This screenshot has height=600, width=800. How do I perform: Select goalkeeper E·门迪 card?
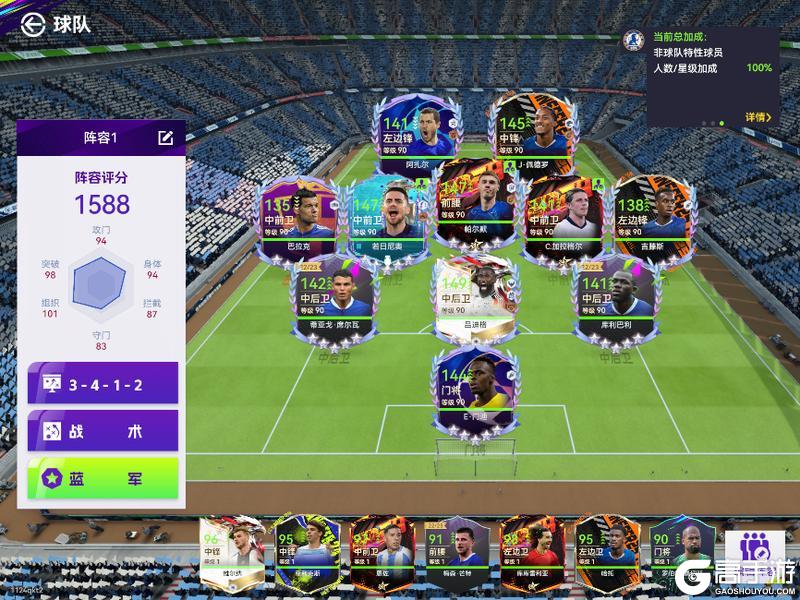coord(474,388)
